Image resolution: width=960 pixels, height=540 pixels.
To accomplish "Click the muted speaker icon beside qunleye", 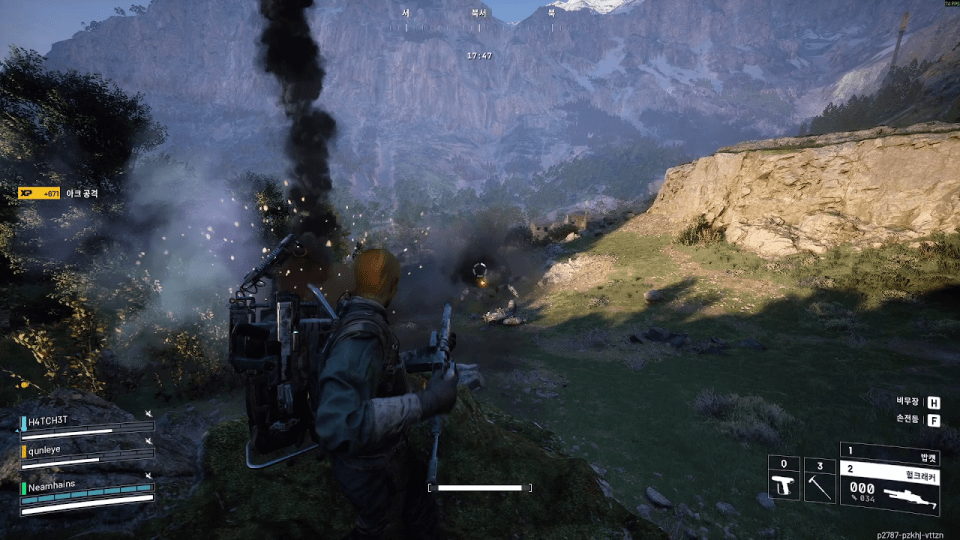I will pos(149,440).
